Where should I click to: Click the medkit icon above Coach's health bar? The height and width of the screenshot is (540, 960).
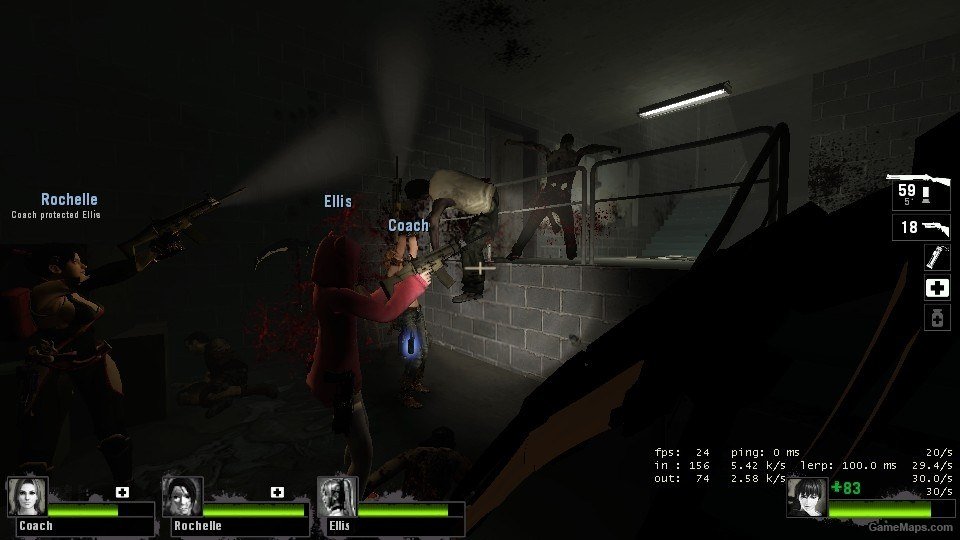point(122,491)
